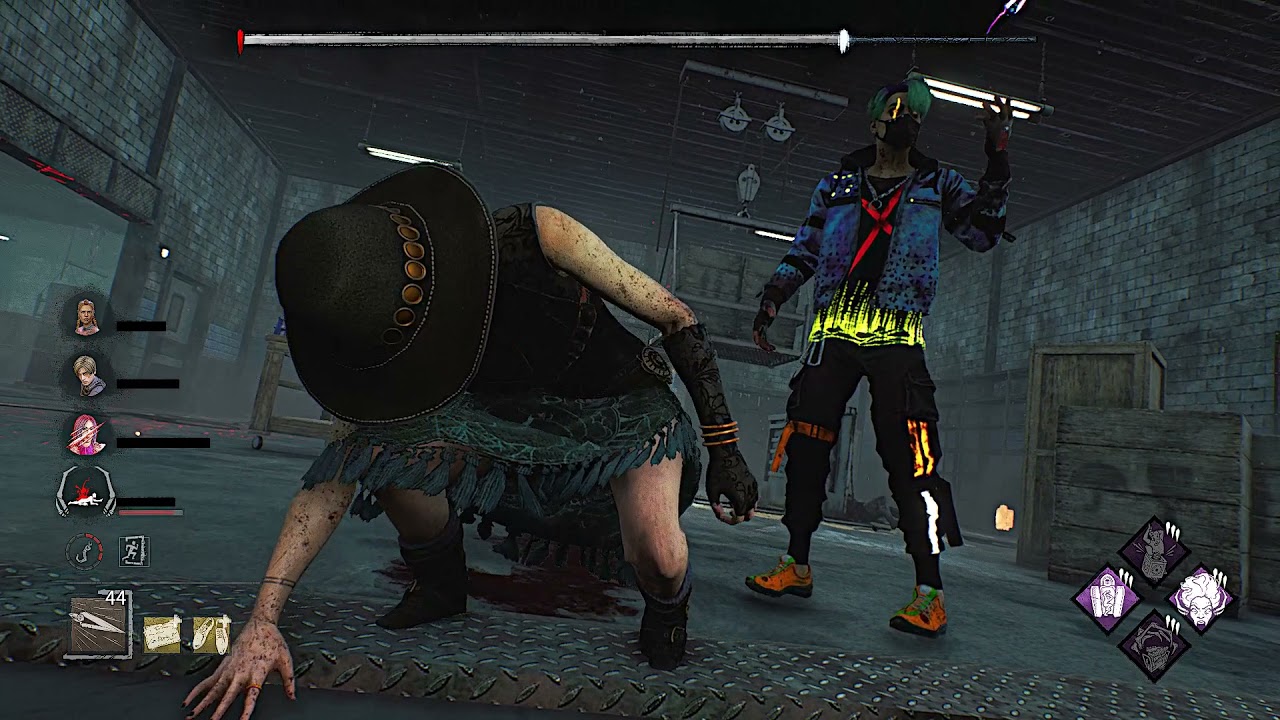
Task: Select the locker perk icon
Action: click(x=1107, y=599)
